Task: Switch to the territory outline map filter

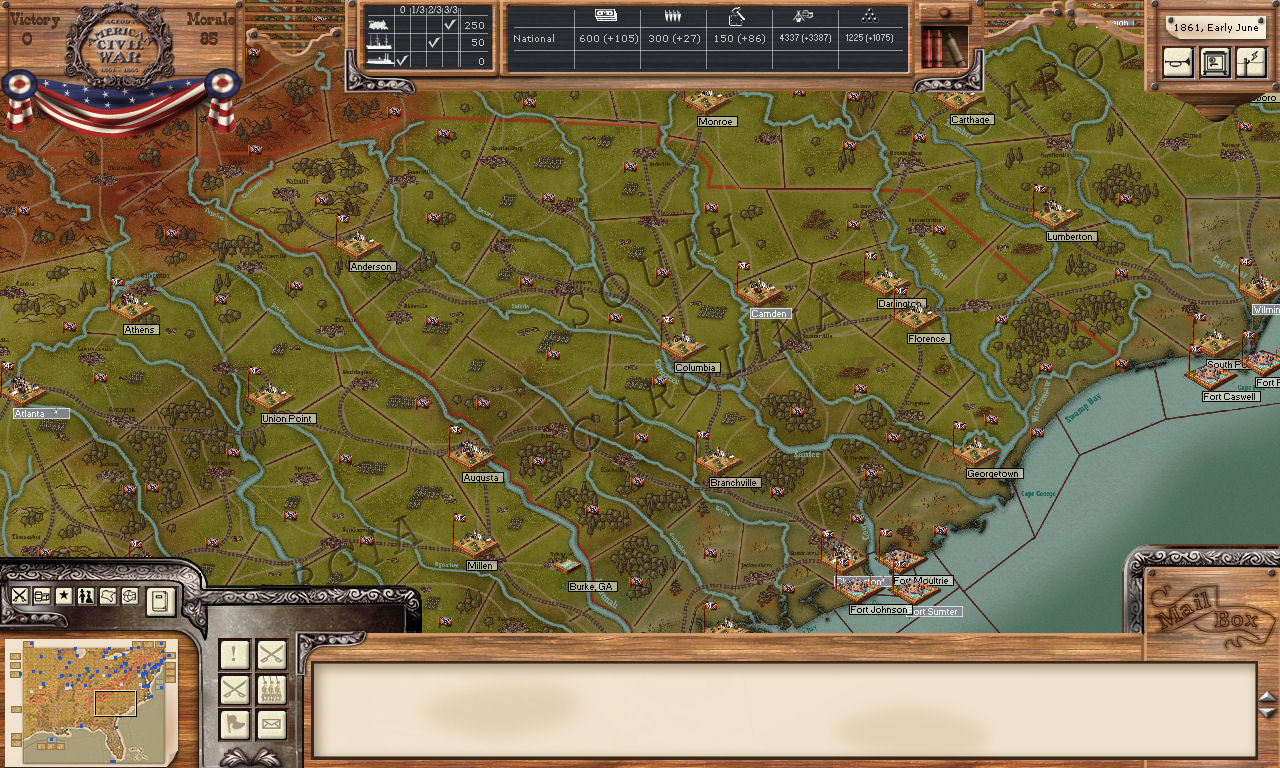Action: [108, 596]
